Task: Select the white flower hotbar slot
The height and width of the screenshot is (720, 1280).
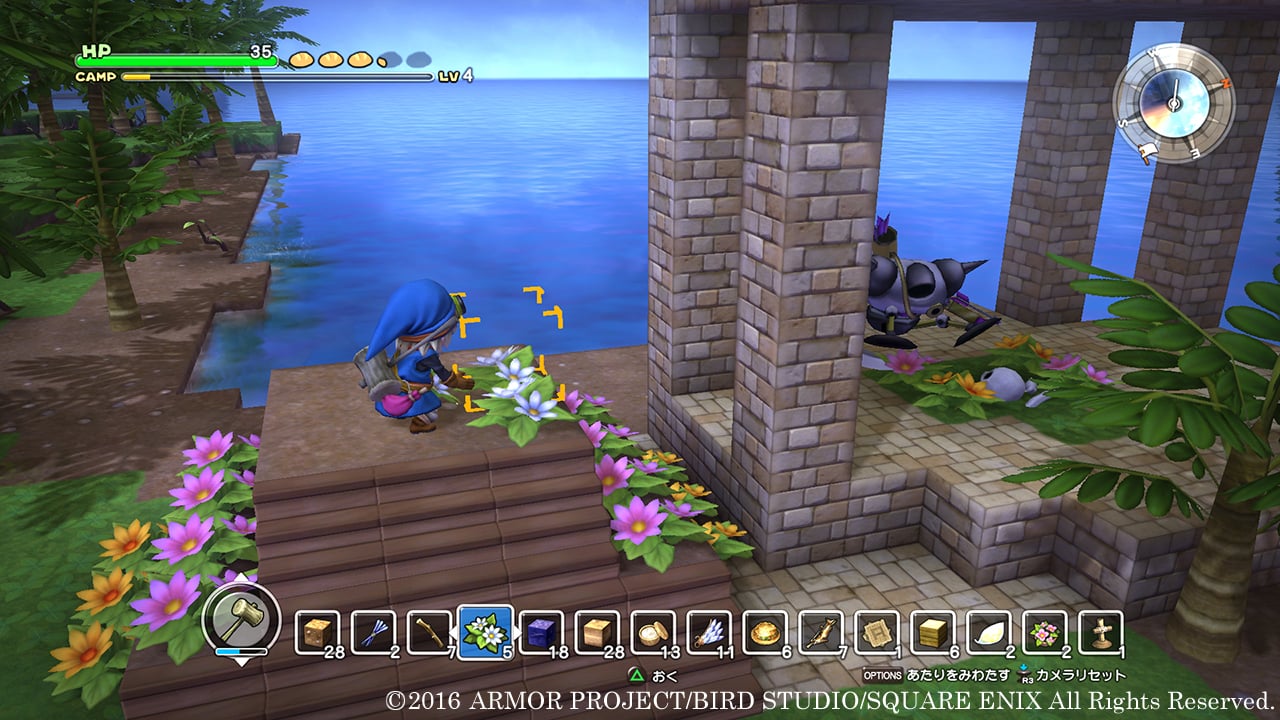Action: pos(486,632)
